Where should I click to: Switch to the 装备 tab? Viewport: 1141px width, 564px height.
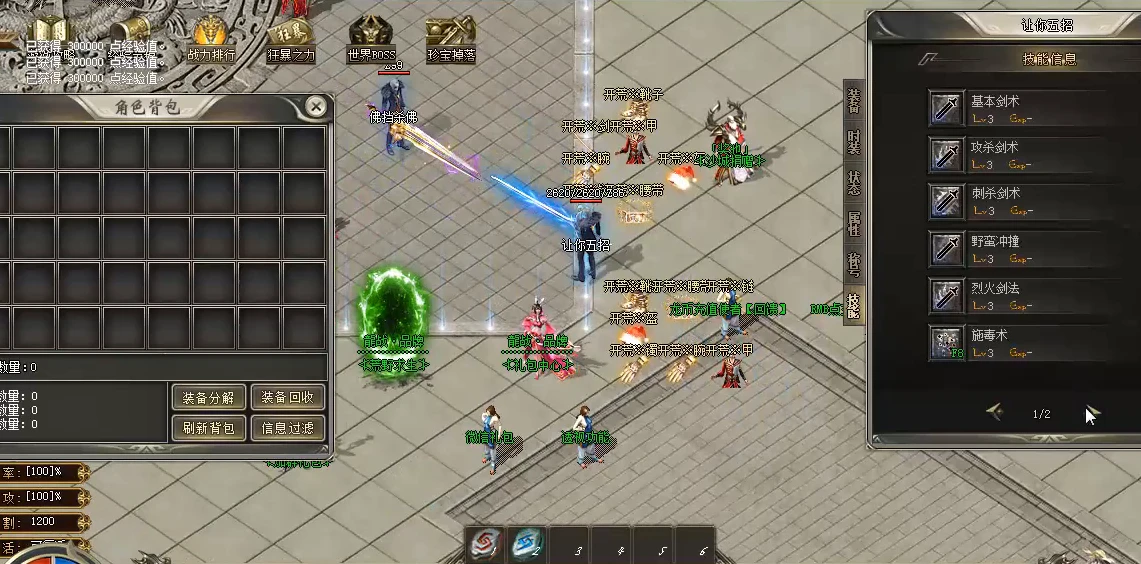click(853, 102)
